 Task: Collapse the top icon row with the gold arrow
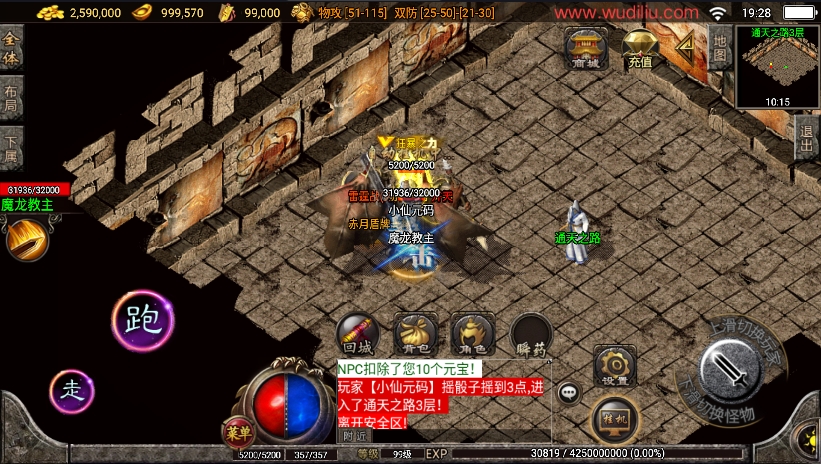coord(685,44)
